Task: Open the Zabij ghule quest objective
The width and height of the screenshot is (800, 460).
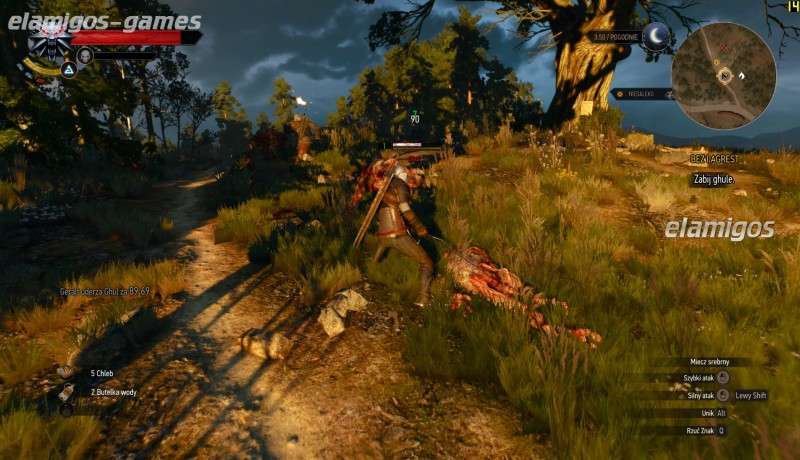Action: pos(715,179)
